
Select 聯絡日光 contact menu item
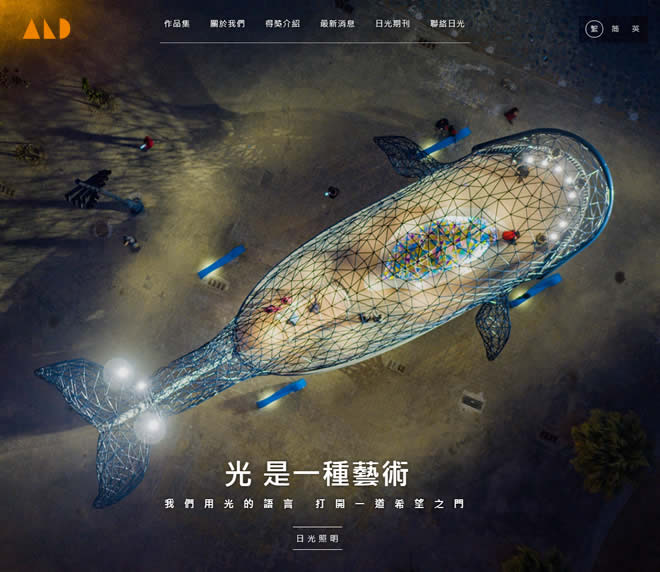[x=447, y=23]
